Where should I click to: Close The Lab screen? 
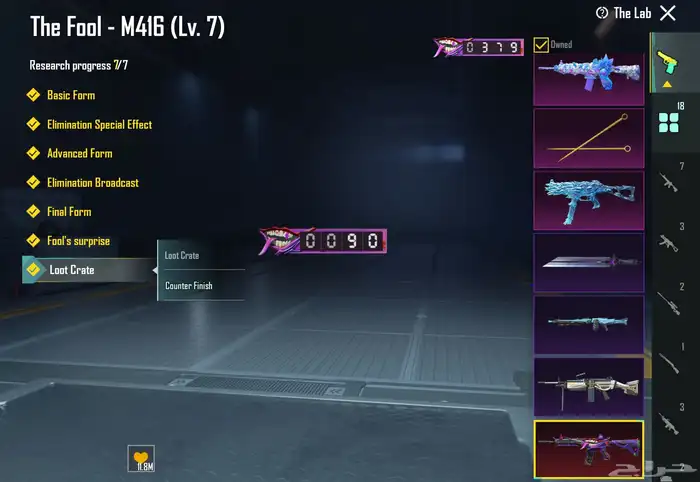point(668,13)
